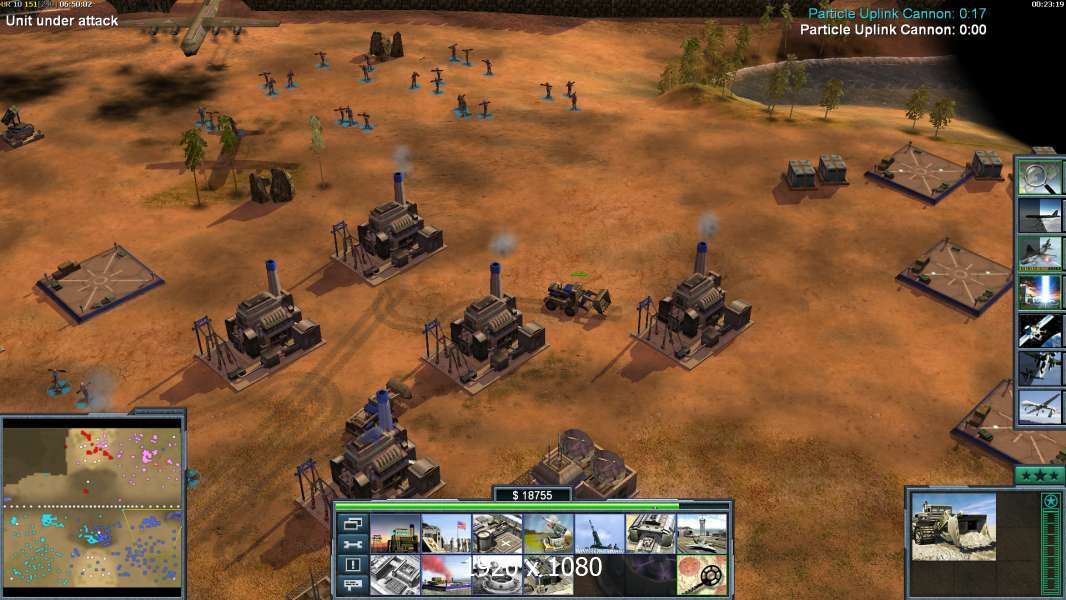
Task: Click the wrench button on command bar
Action: coord(352,544)
